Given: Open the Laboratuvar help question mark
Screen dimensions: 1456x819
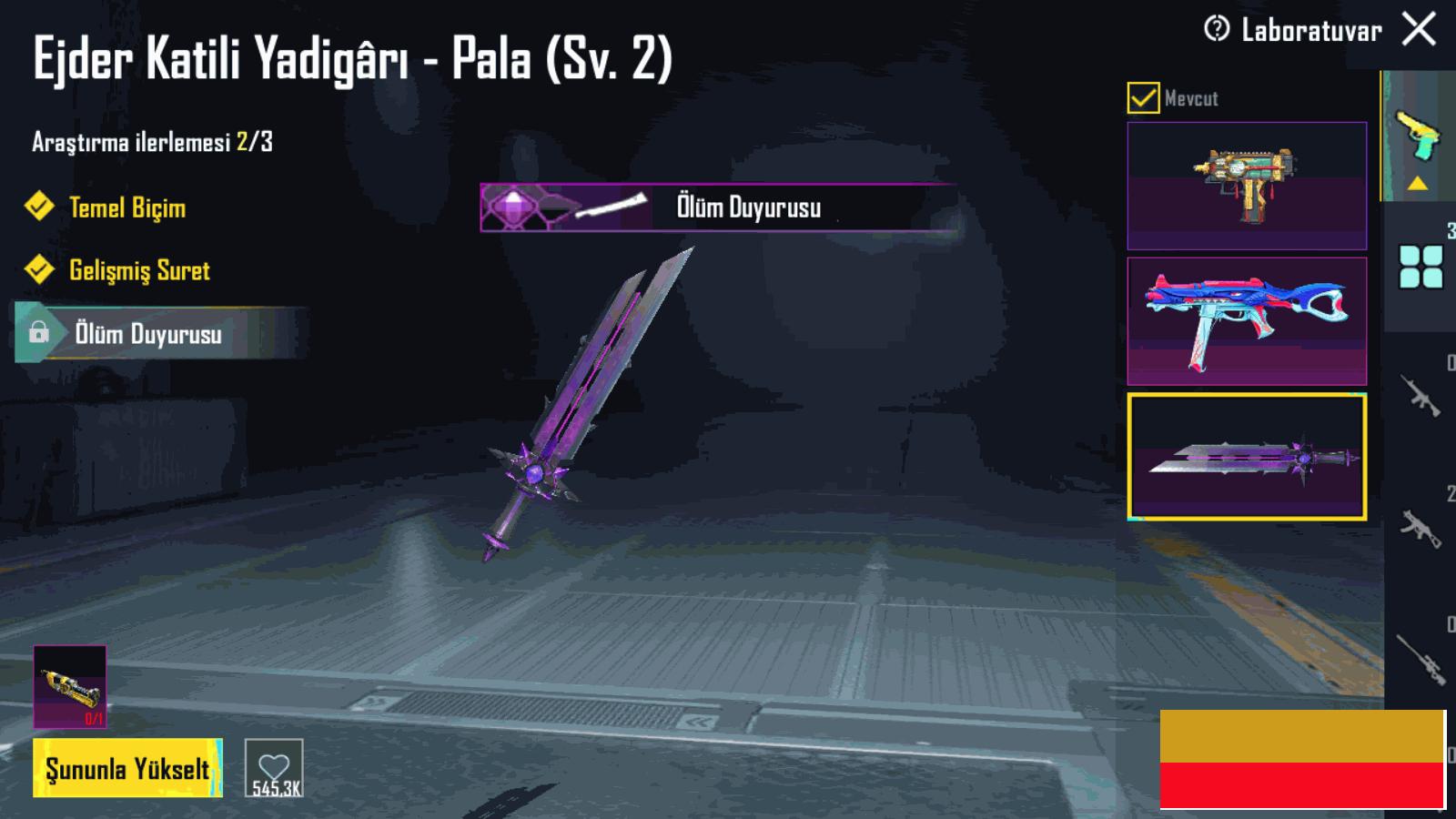Looking at the screenshot, I should (1216, 29).
